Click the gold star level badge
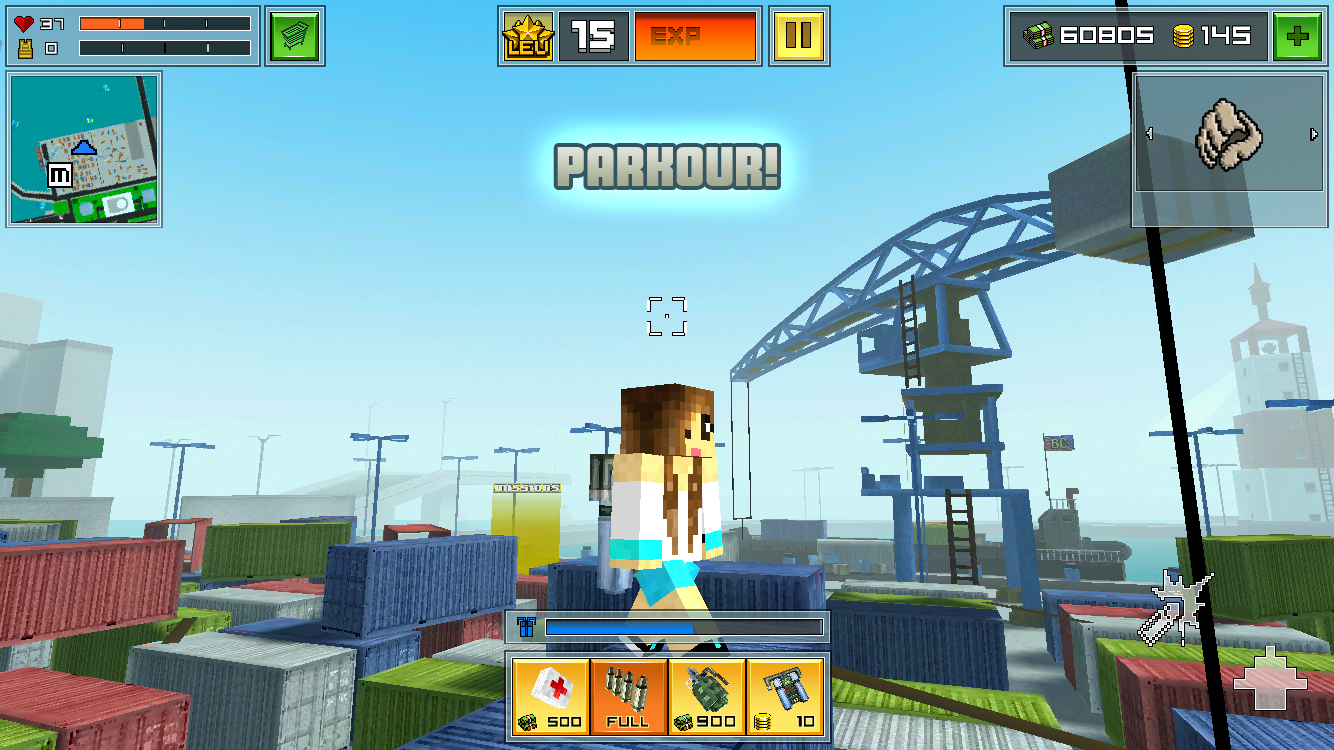This screenshot has width=1334, height=750. point(528,37)
